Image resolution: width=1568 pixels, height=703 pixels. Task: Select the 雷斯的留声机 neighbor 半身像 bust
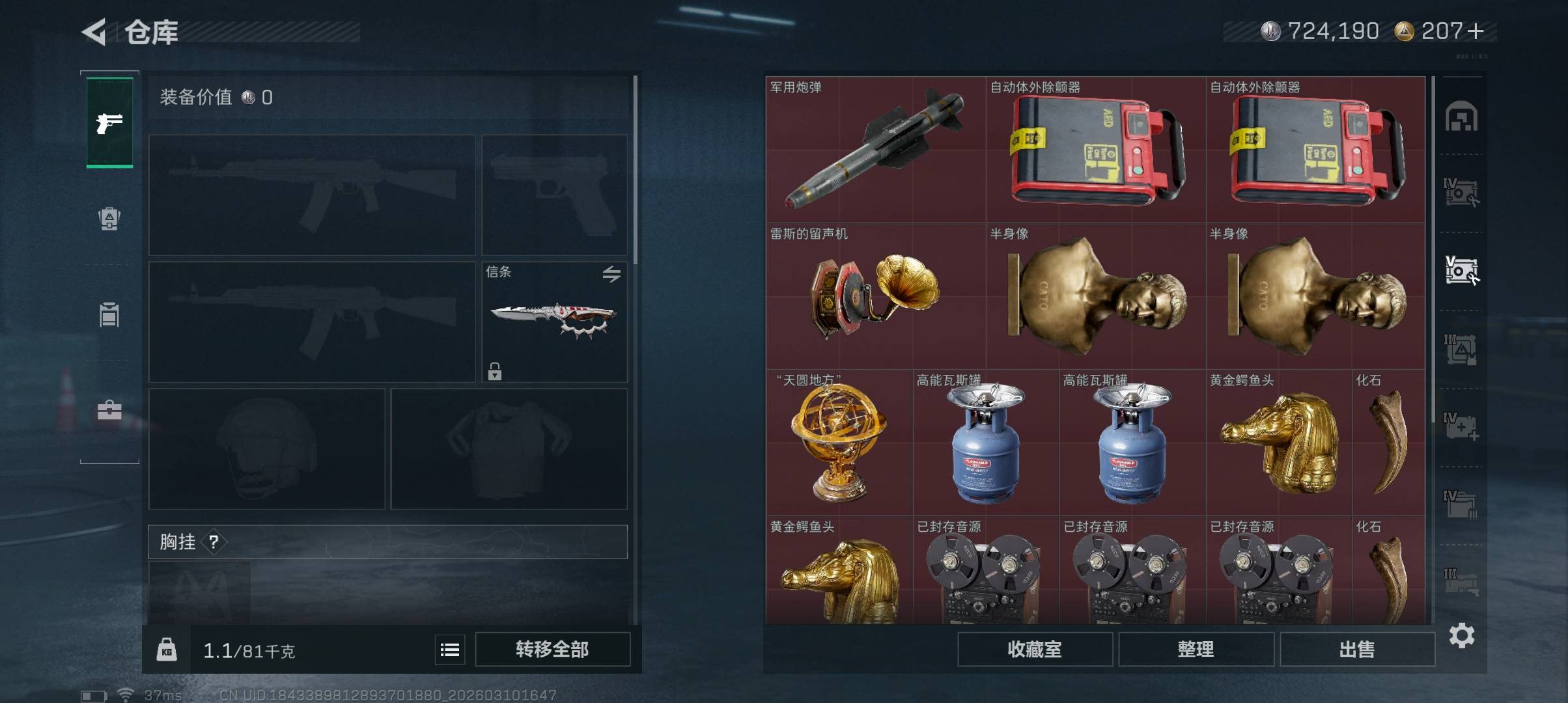(1095, 296)
